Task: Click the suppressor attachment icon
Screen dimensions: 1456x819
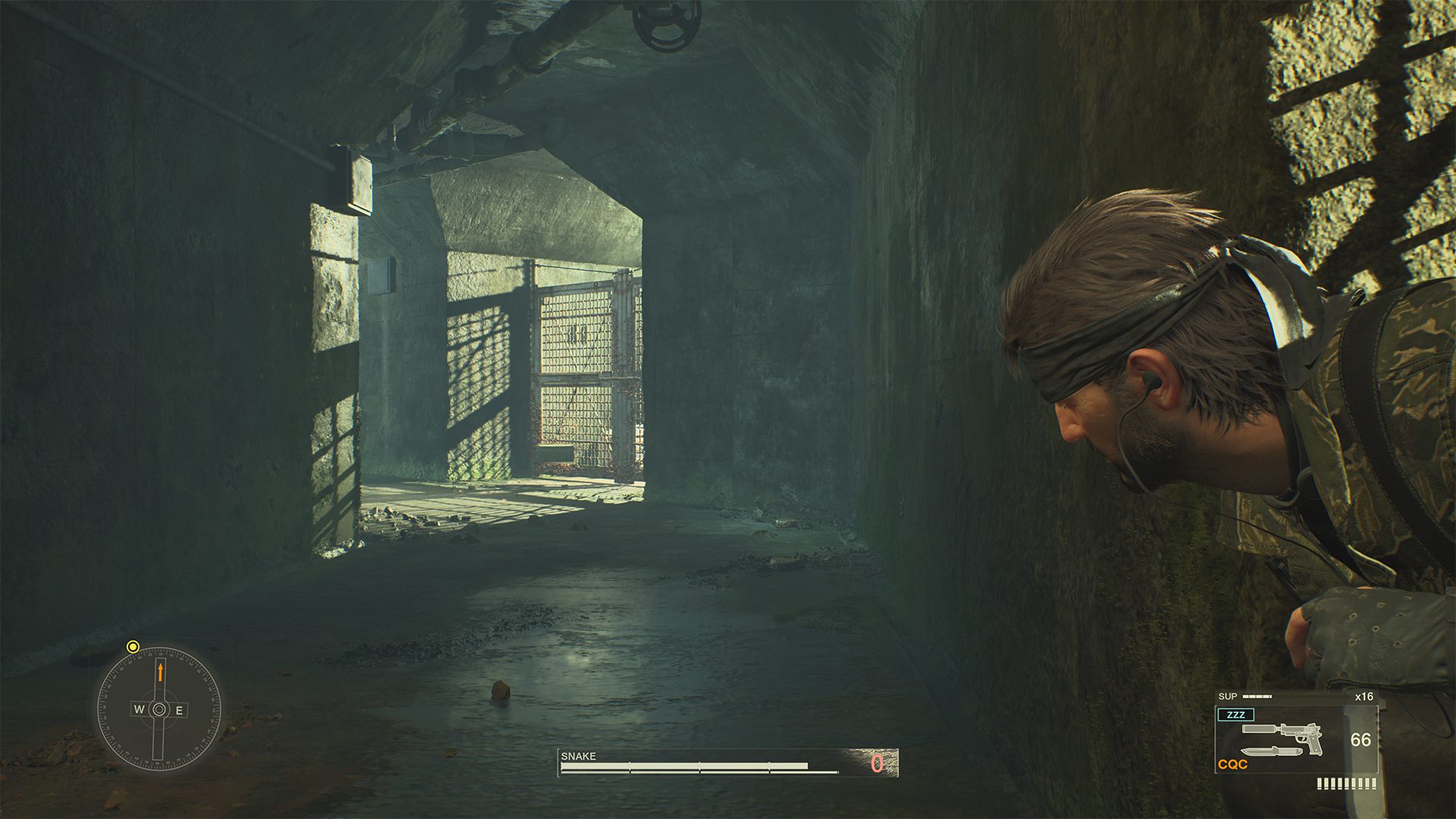Action: pos(1258,729)
